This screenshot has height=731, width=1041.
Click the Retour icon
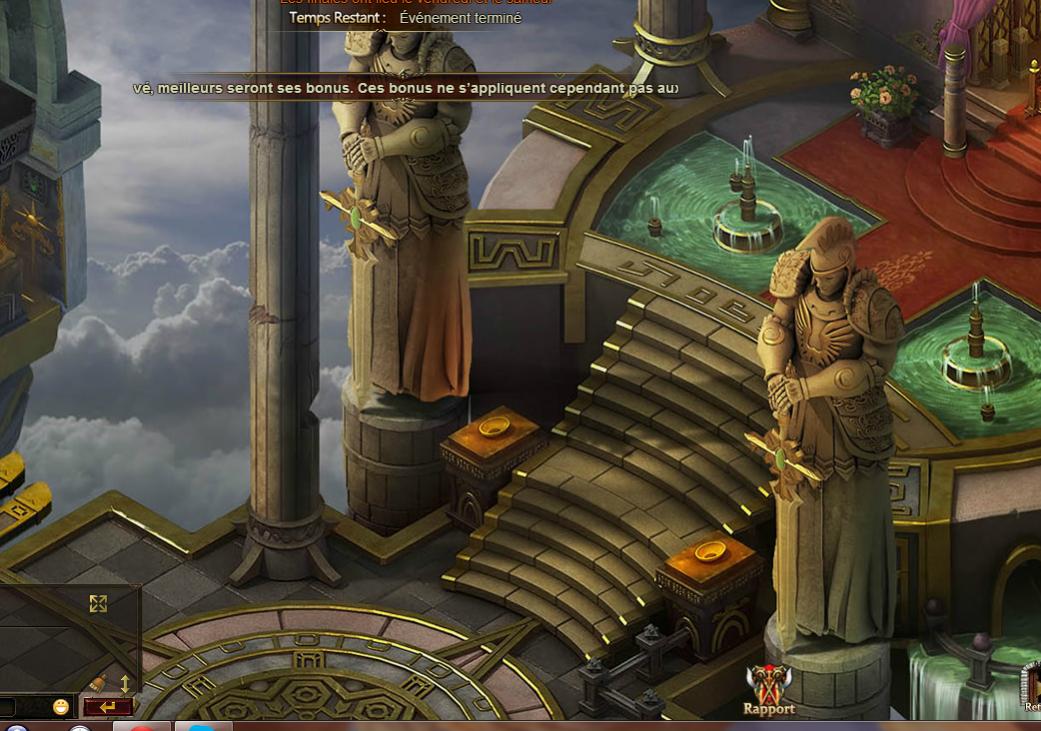(x=1032, y=689)
